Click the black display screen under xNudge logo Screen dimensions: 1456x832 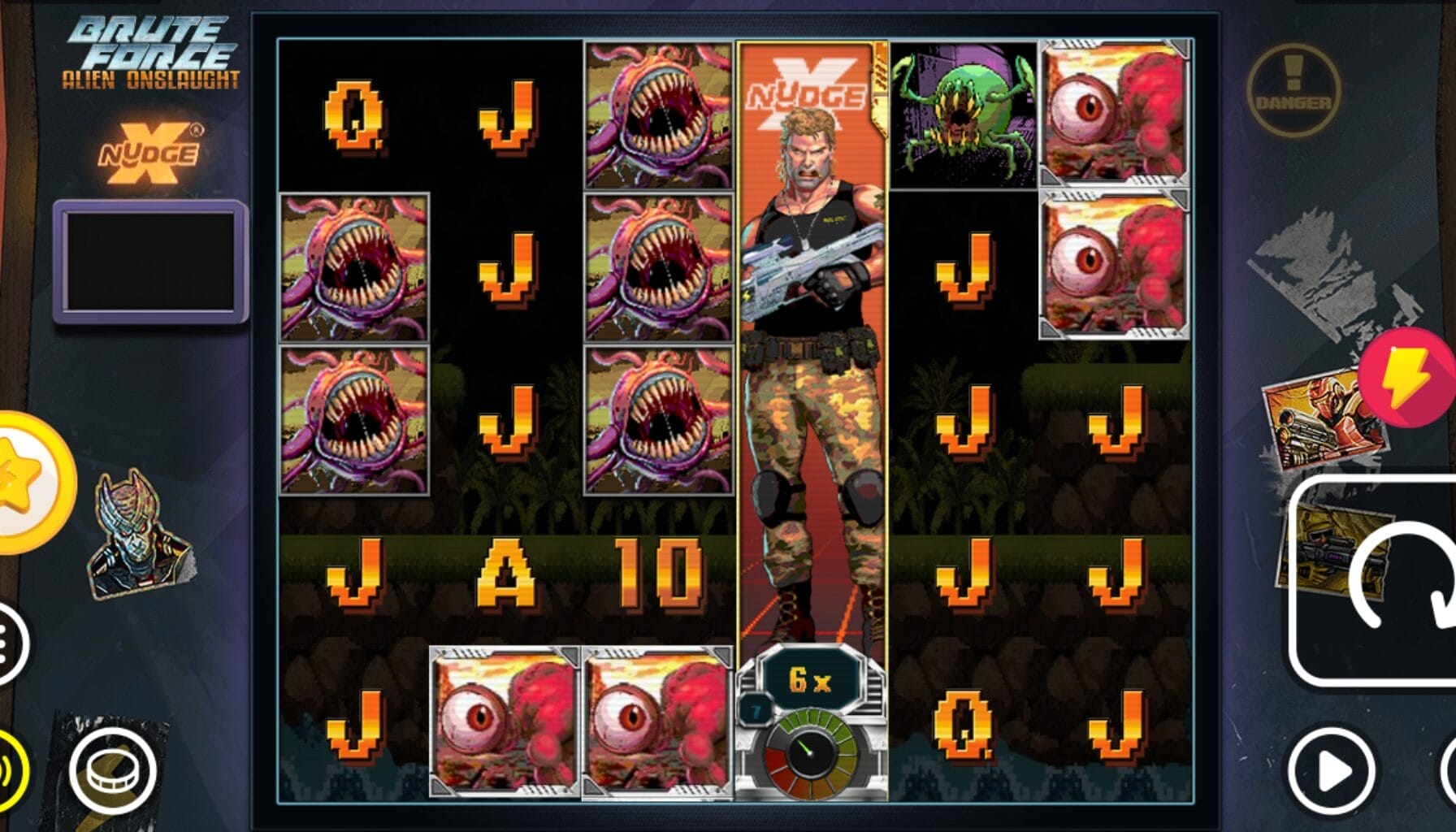tap(148, 258)
